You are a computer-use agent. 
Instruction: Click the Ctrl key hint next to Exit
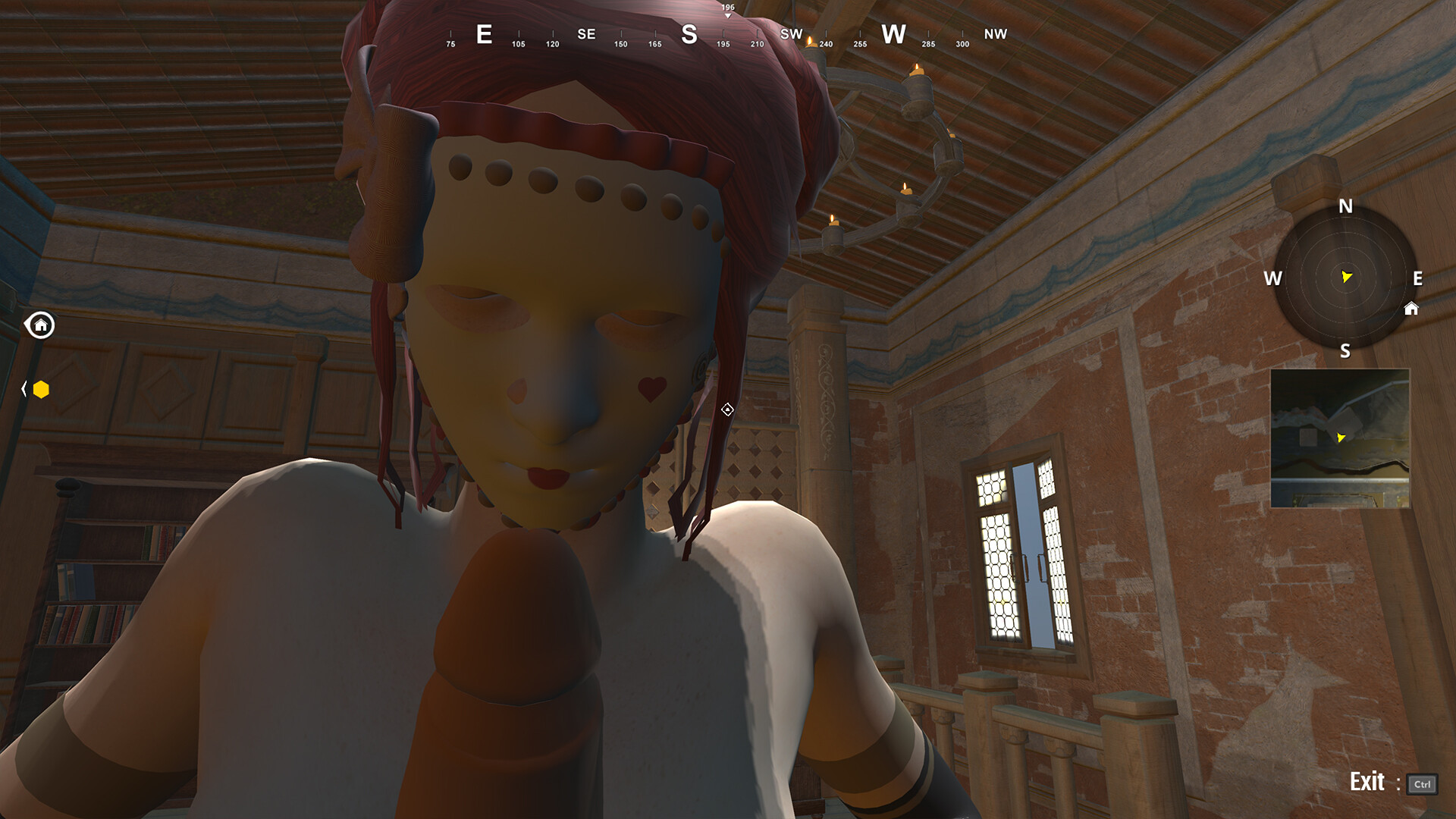click(x=1423, y=785)
